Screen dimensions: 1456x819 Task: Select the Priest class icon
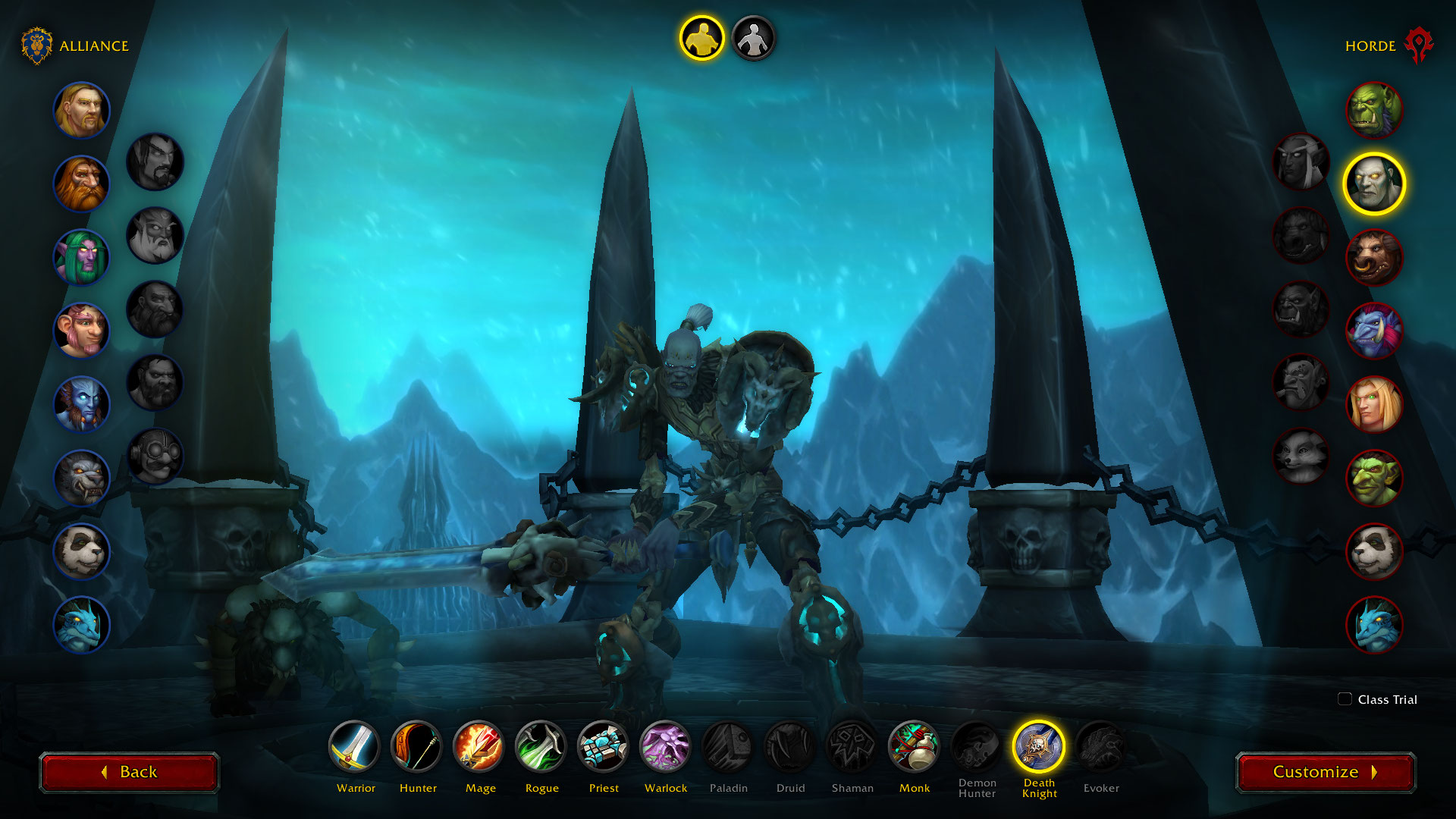pyautogui.click(x=603, y=747)
